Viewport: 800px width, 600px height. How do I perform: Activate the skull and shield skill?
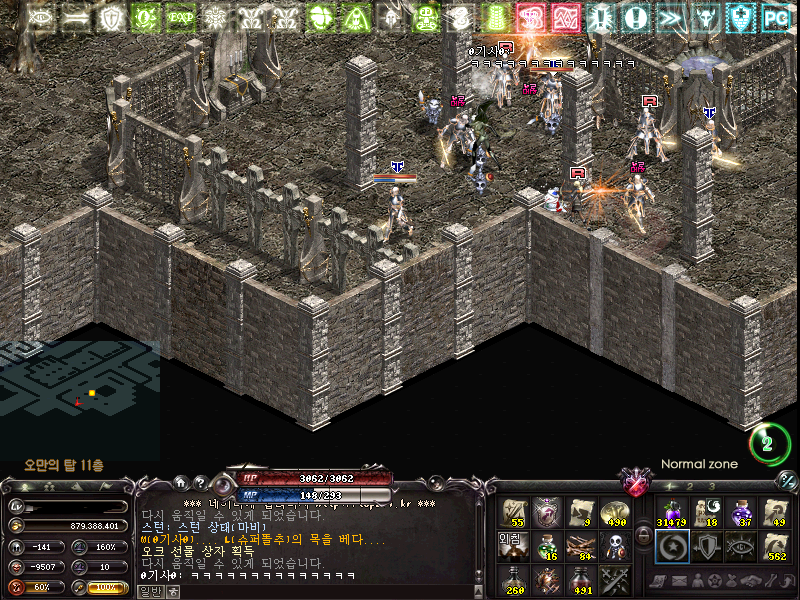615,546
